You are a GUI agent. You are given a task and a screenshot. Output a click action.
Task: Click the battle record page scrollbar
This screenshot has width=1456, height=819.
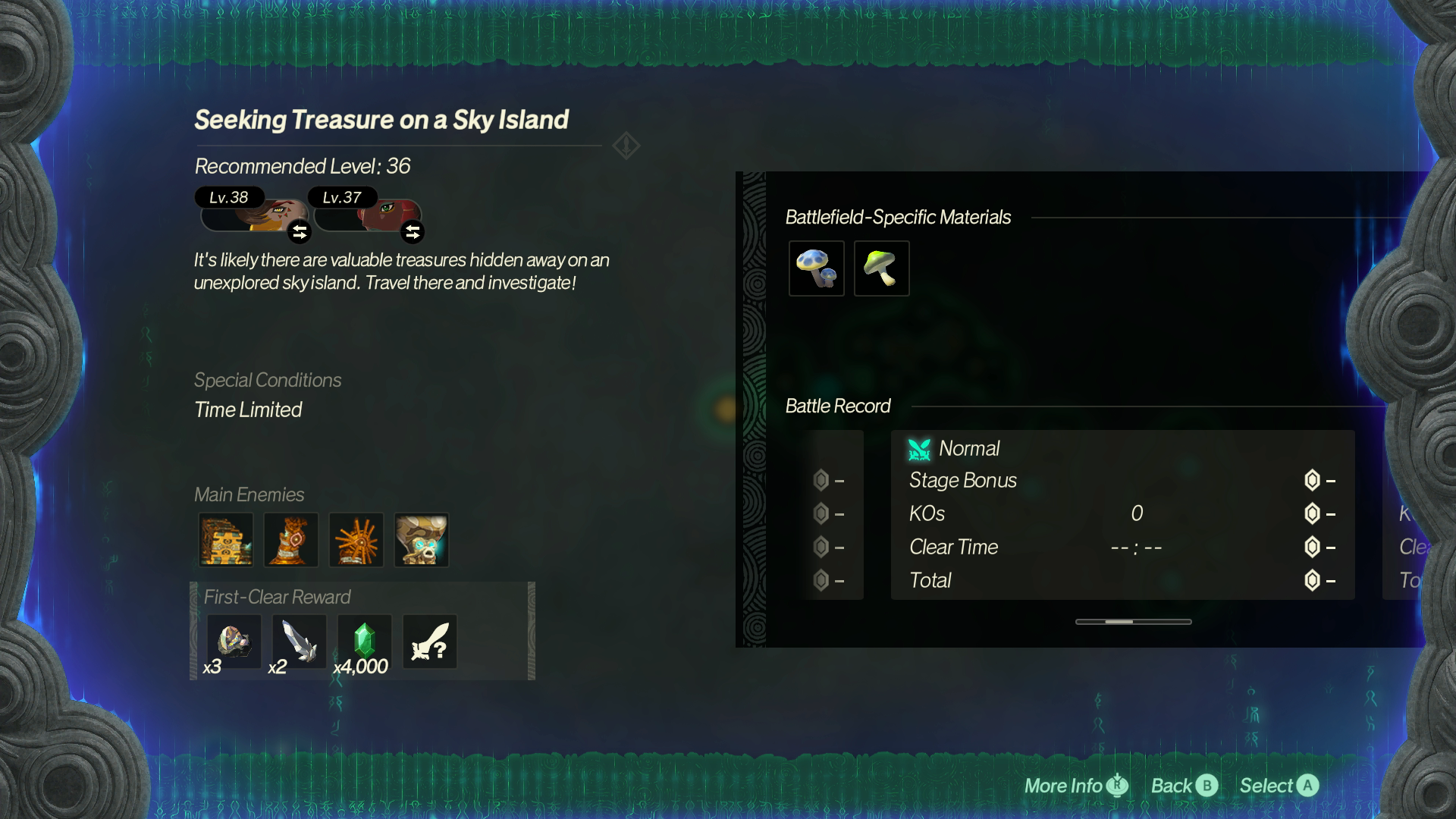[x=1133, y=622]
